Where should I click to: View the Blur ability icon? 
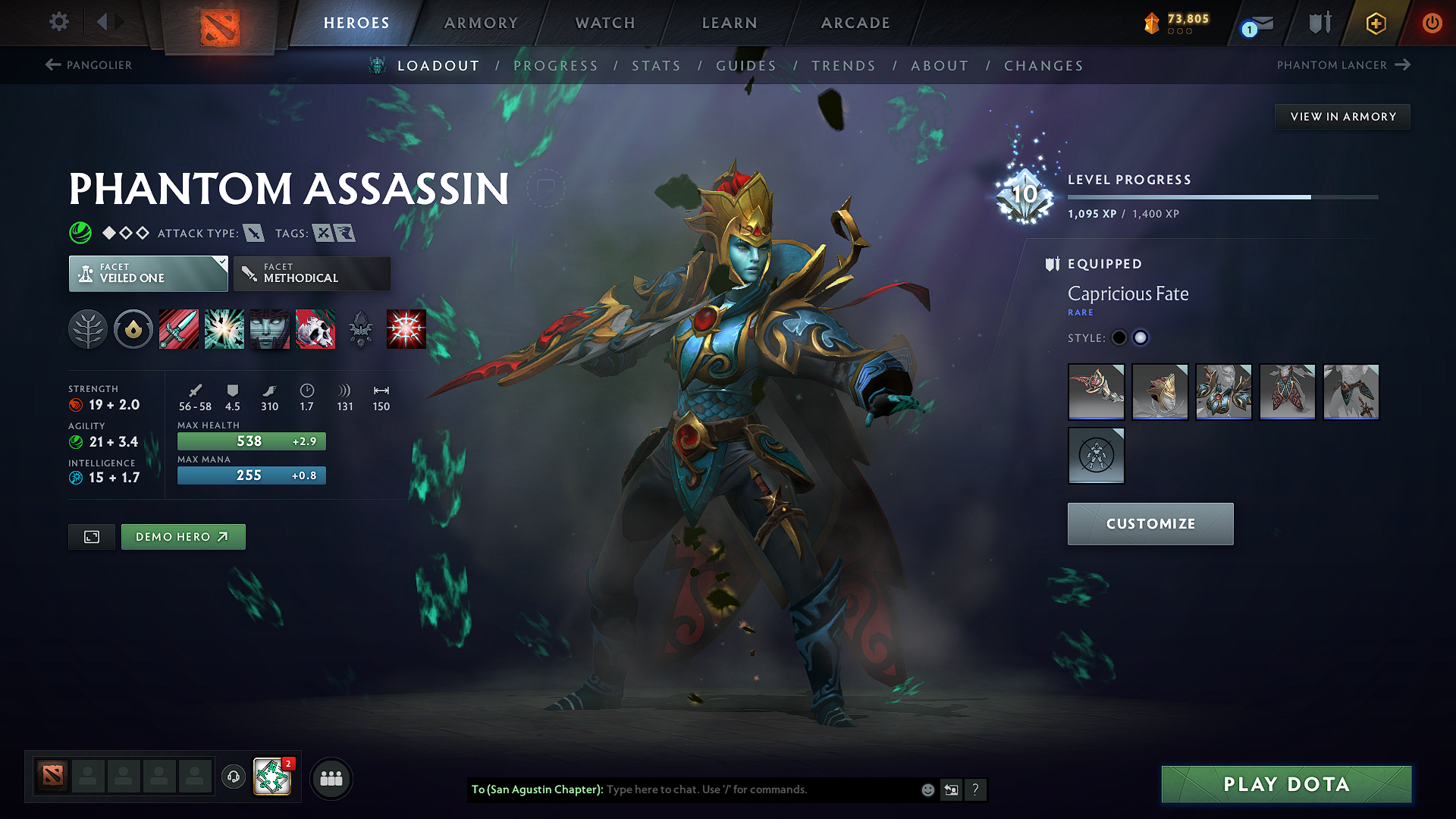click(x=269, y=328)
